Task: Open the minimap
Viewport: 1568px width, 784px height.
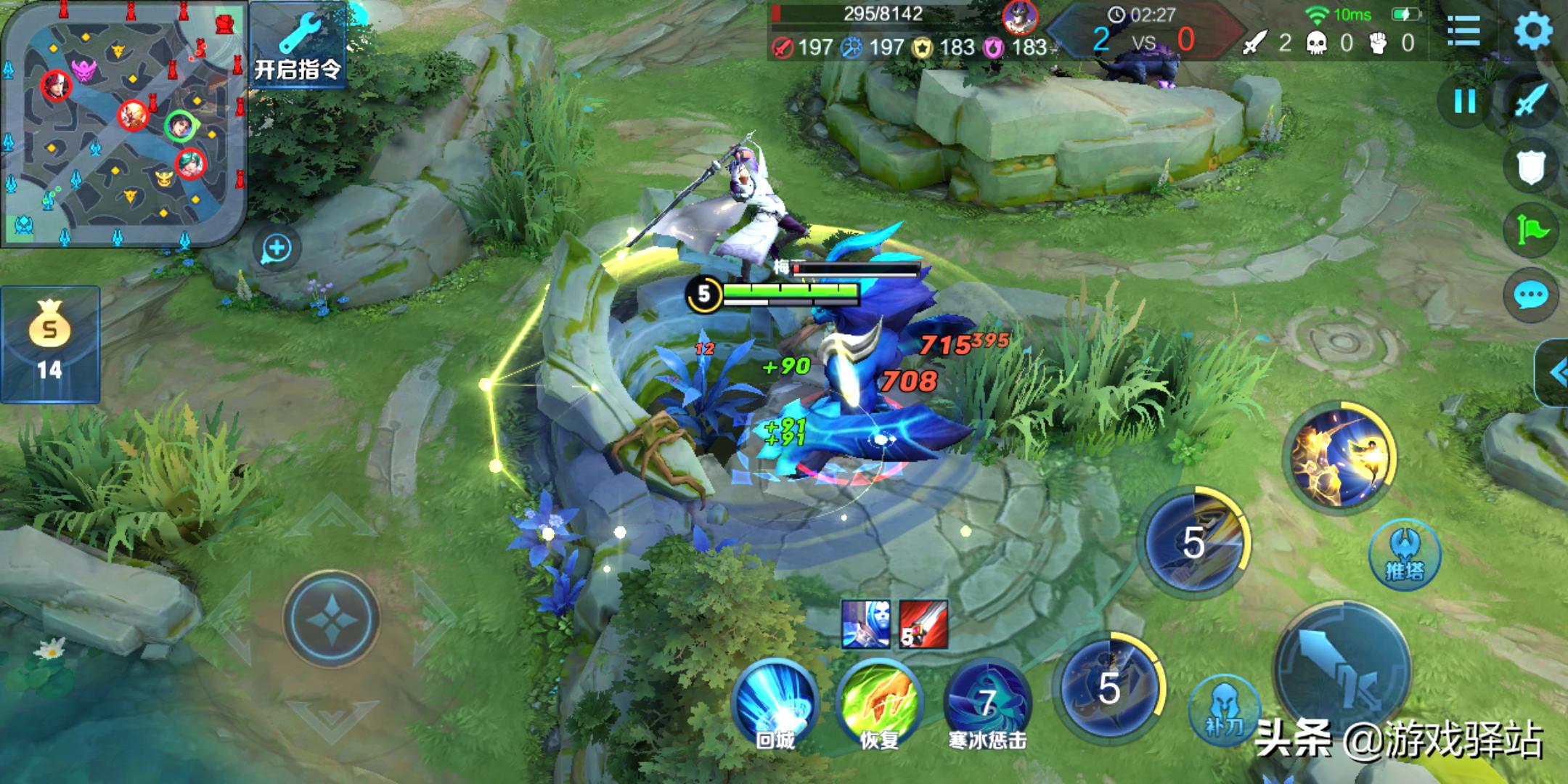Action: pyautogui.click(x=123, y=123)
